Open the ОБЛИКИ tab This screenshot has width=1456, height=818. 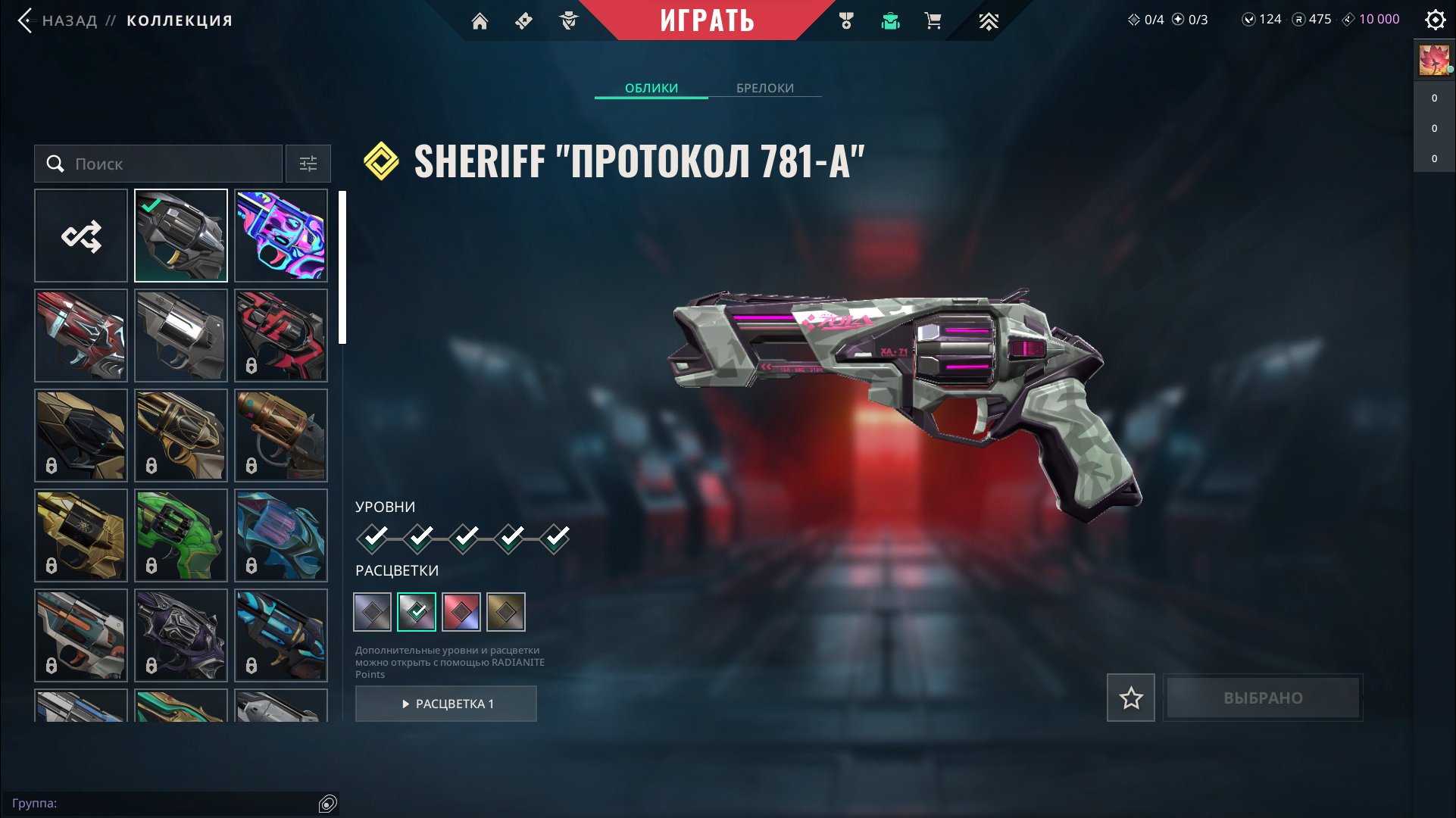[651, 88]
